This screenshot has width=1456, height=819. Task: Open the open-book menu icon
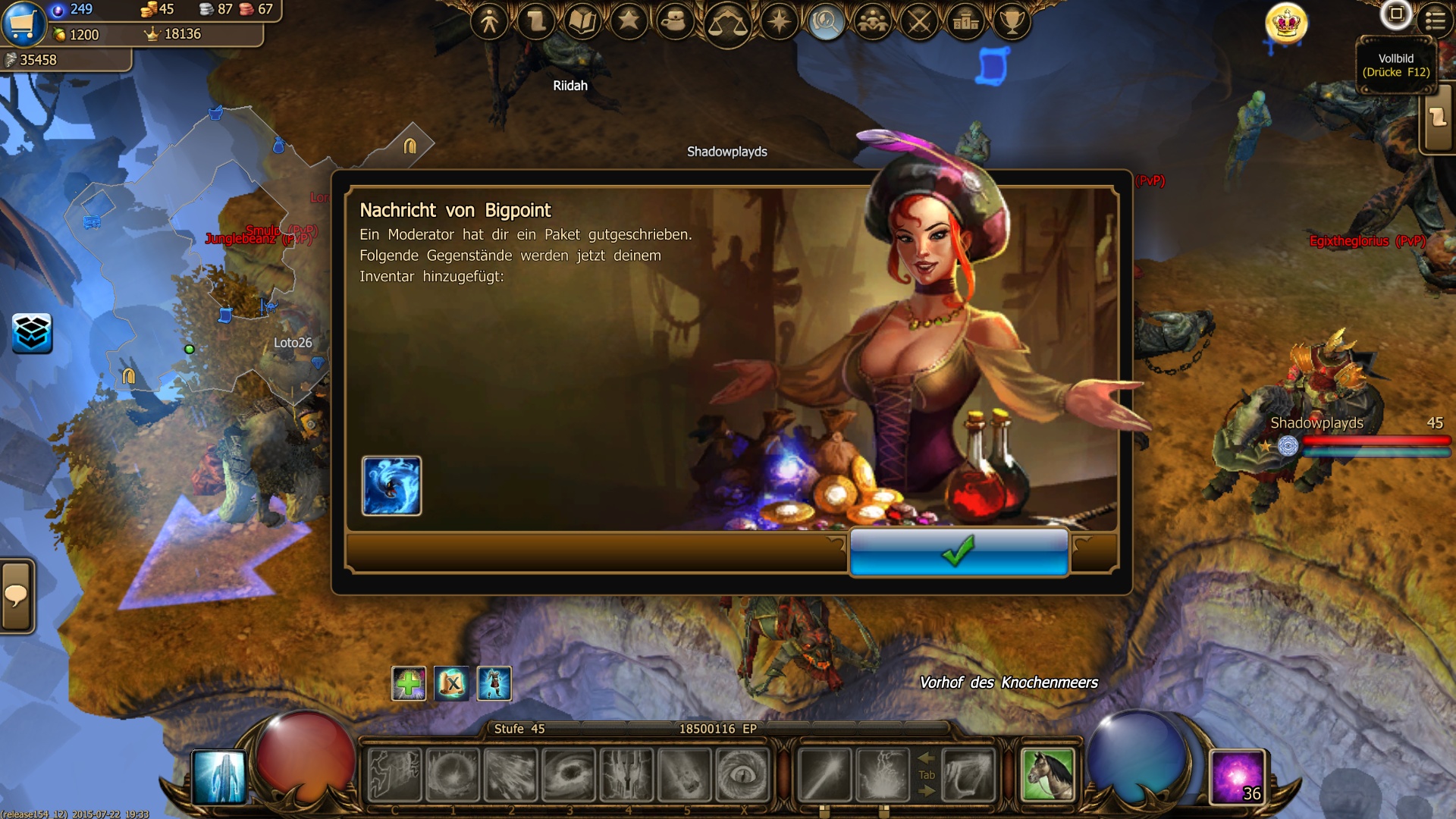(582, 21)
